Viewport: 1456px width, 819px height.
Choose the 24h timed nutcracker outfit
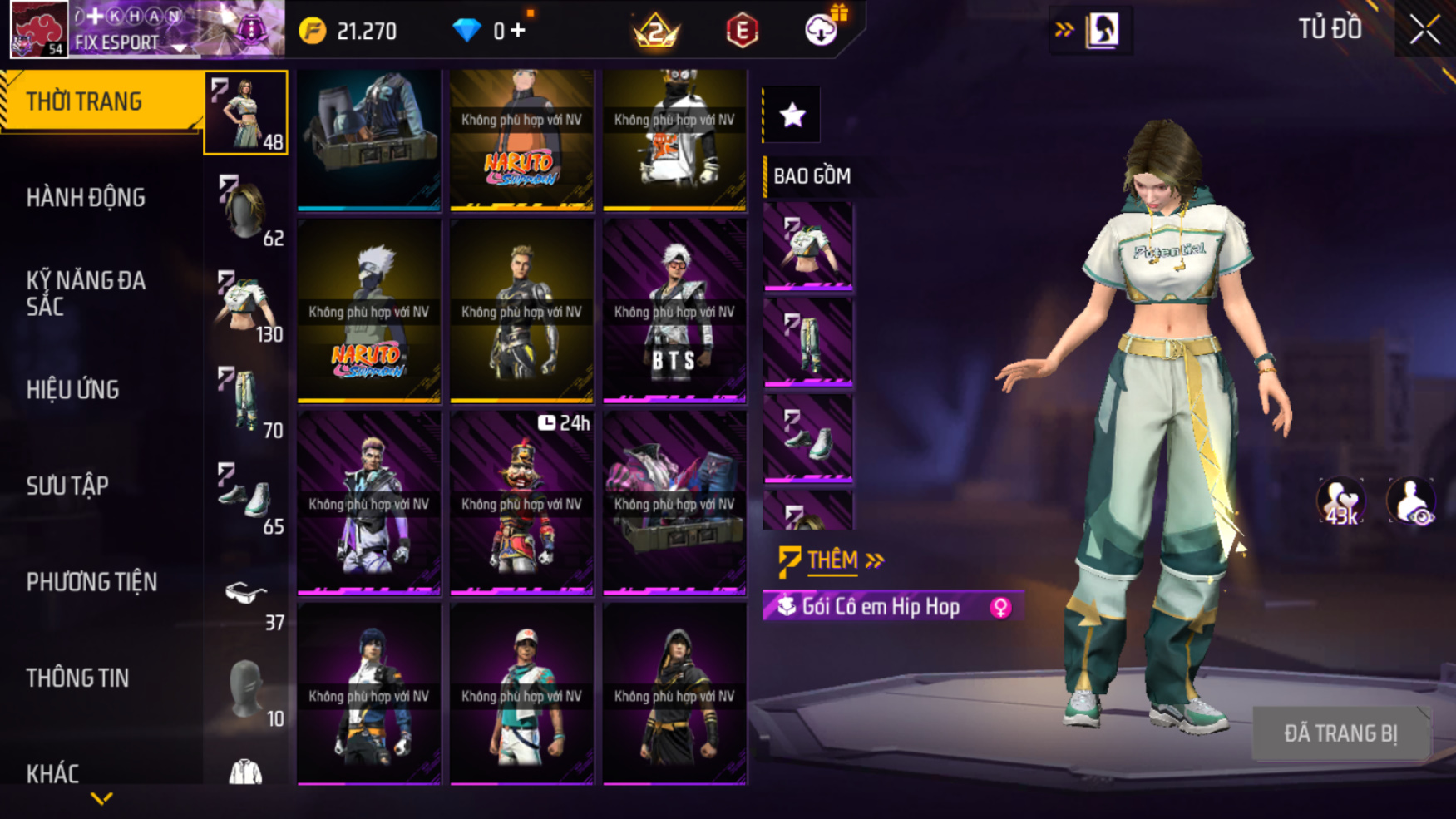tap(521, 502)
